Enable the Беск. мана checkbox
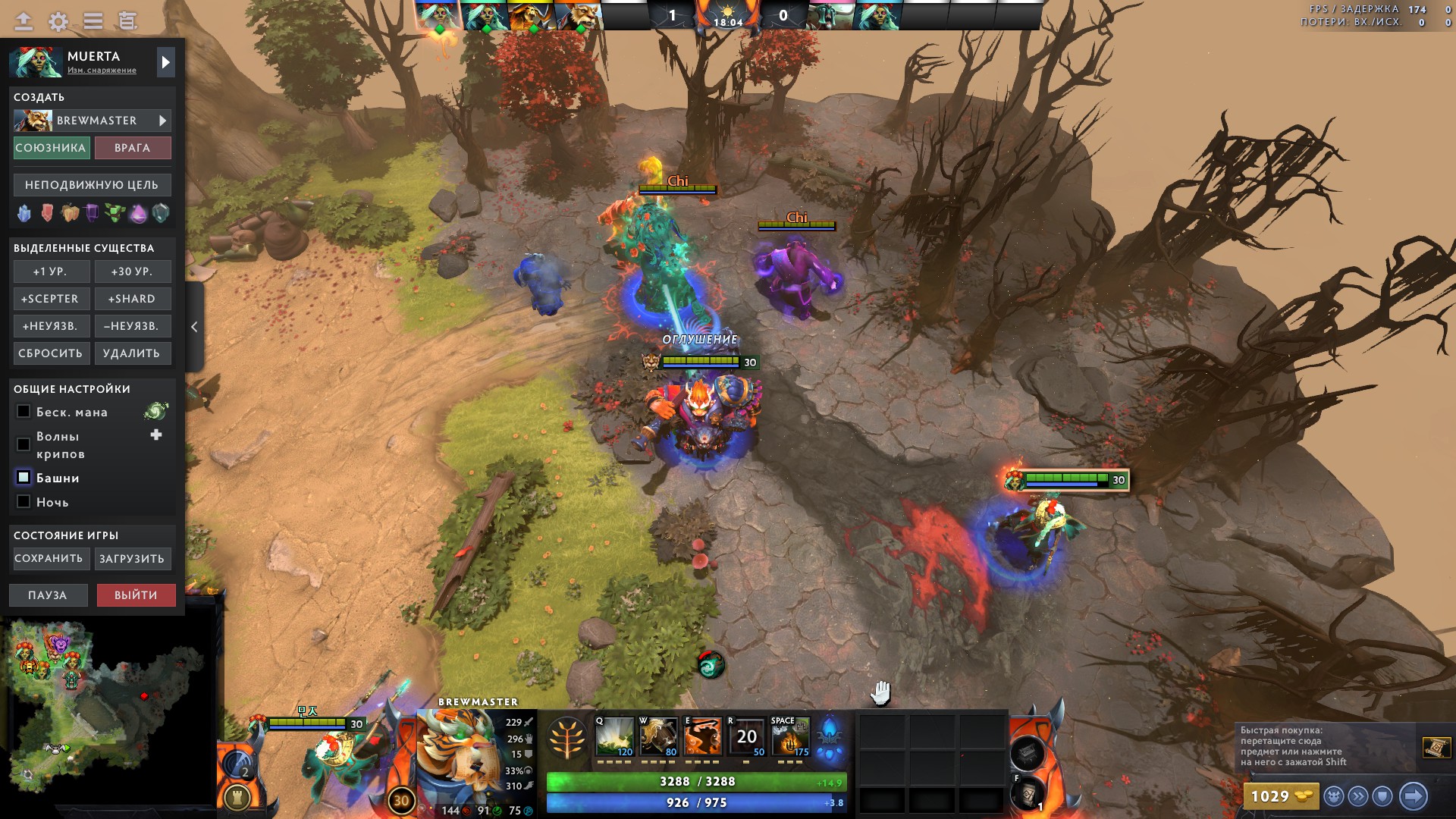The width and height of the screenshot is (1456, 819). pyautogui.click(x=23, y=412)
